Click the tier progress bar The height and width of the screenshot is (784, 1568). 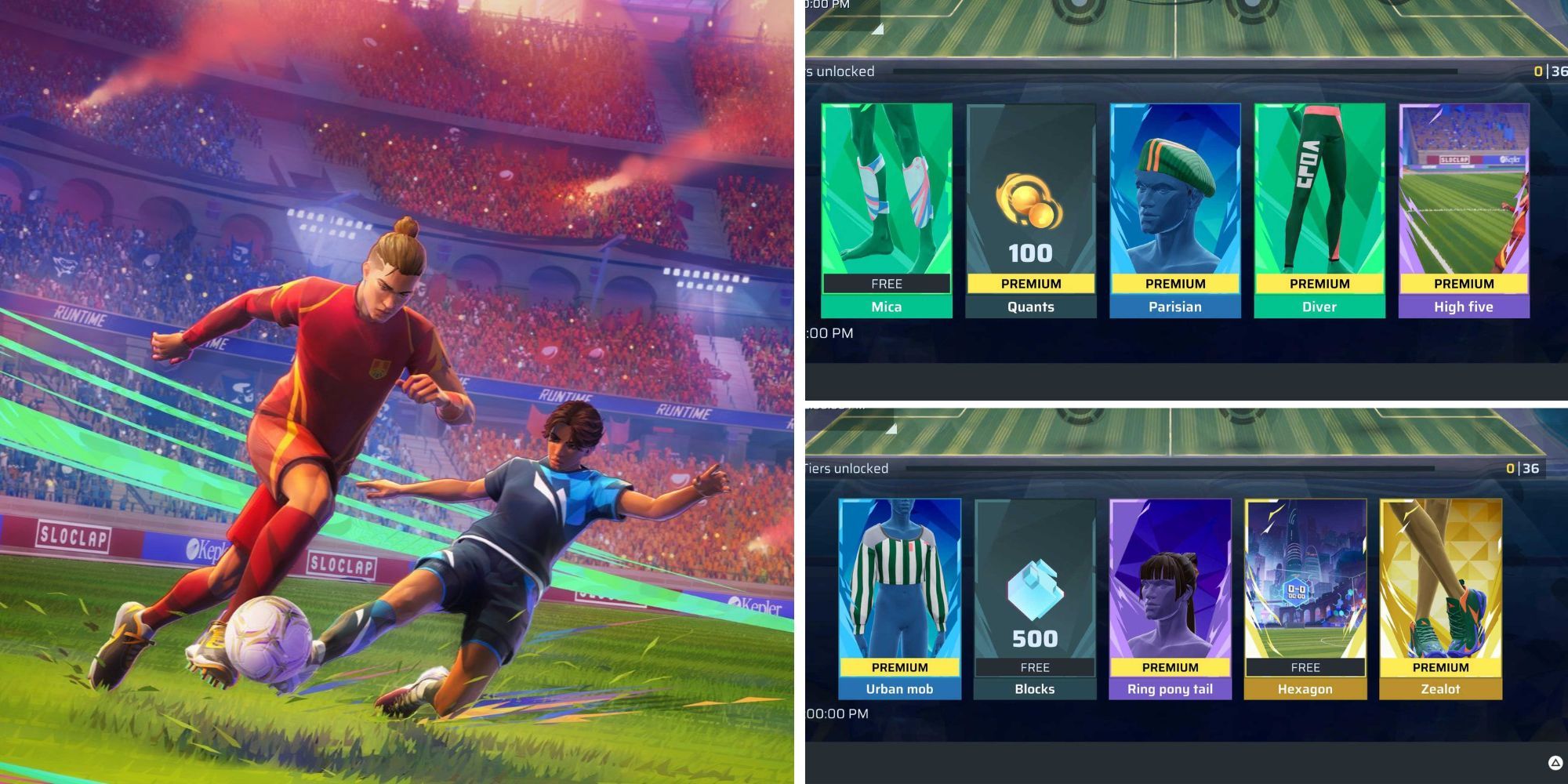1176,71
